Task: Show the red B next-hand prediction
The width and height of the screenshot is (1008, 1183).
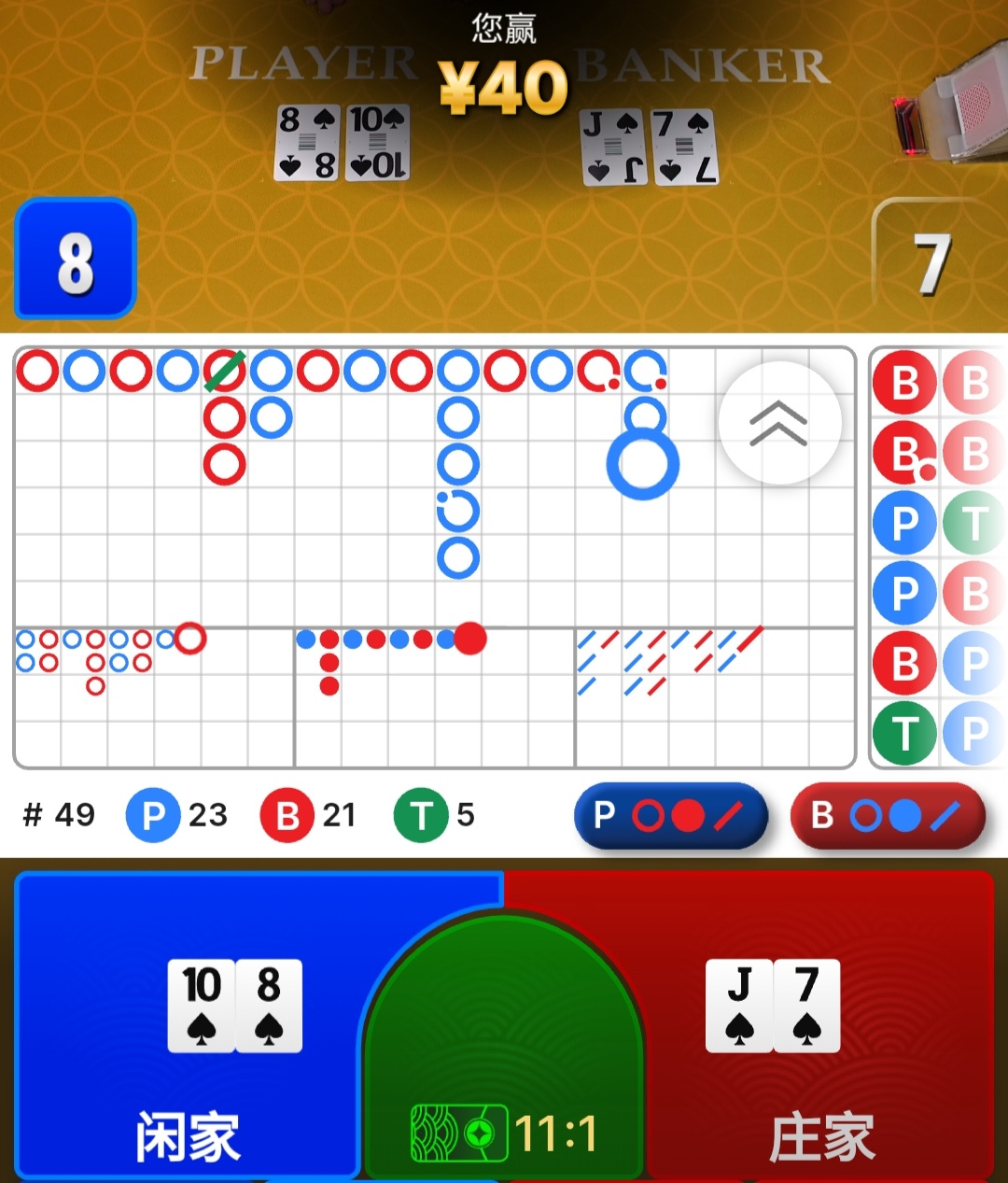Action: 888,815
